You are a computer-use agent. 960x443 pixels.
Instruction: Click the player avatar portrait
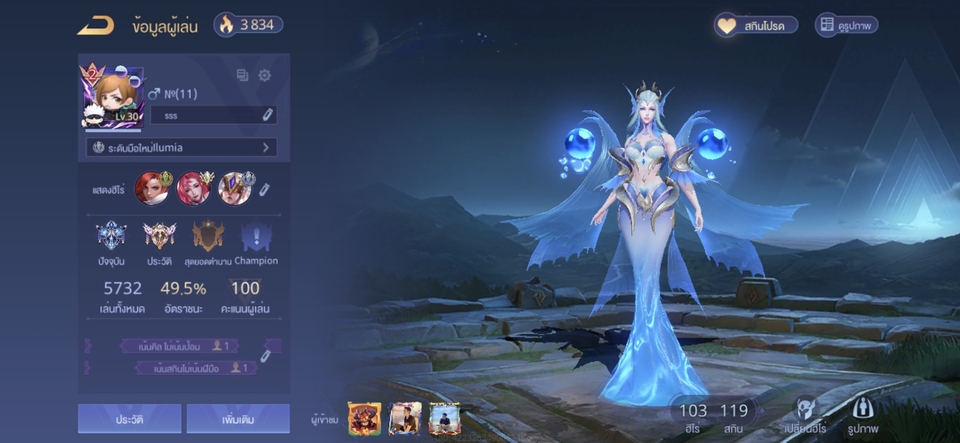point(110,99)
